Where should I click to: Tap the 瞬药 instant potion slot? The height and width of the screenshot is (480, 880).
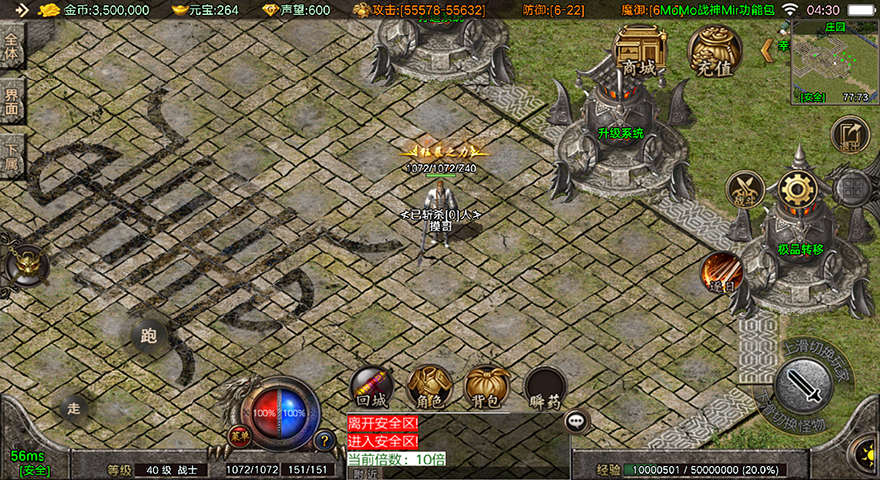[x=546, y=387]
